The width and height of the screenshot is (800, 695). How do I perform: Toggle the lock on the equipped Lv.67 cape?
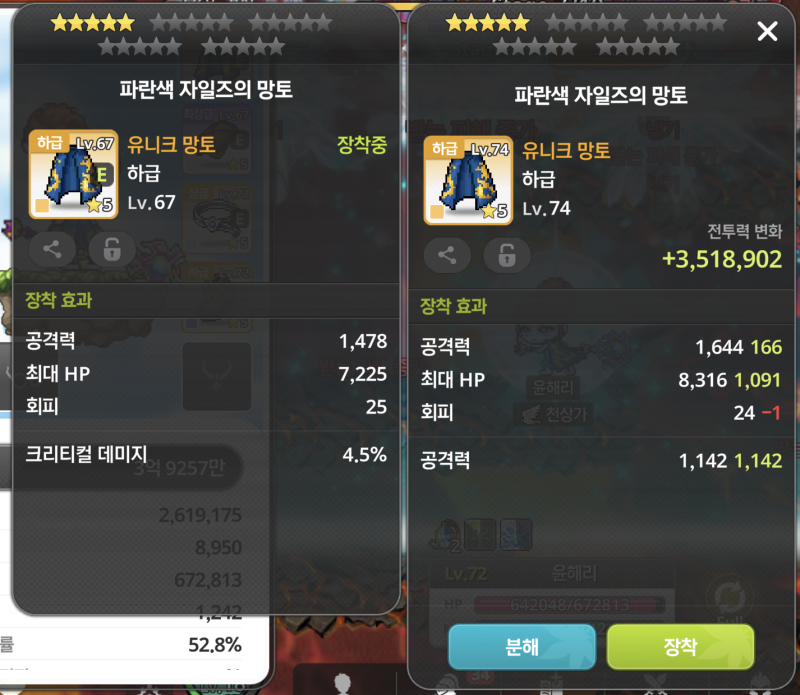pyautogui.click(x=111, y=250)
